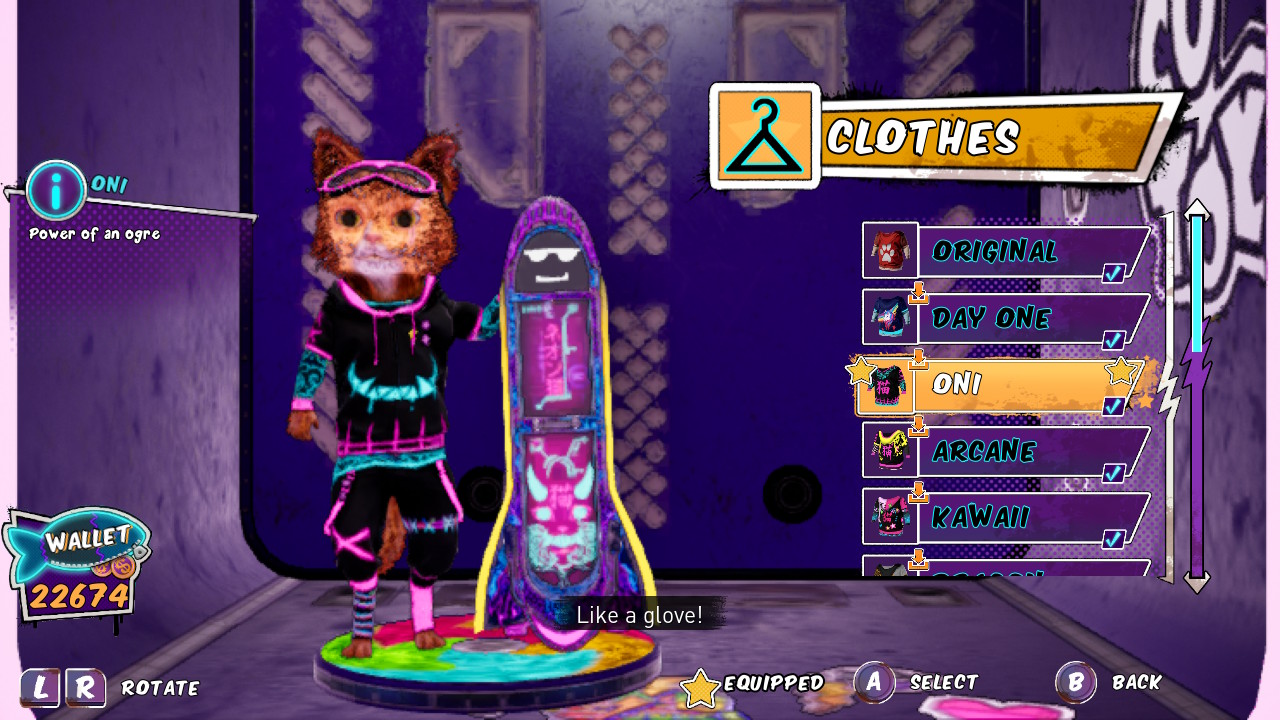The image size is (1280, 720).
Task: Select the Original shirt thumbnail
Action: [x=888, y=251]
